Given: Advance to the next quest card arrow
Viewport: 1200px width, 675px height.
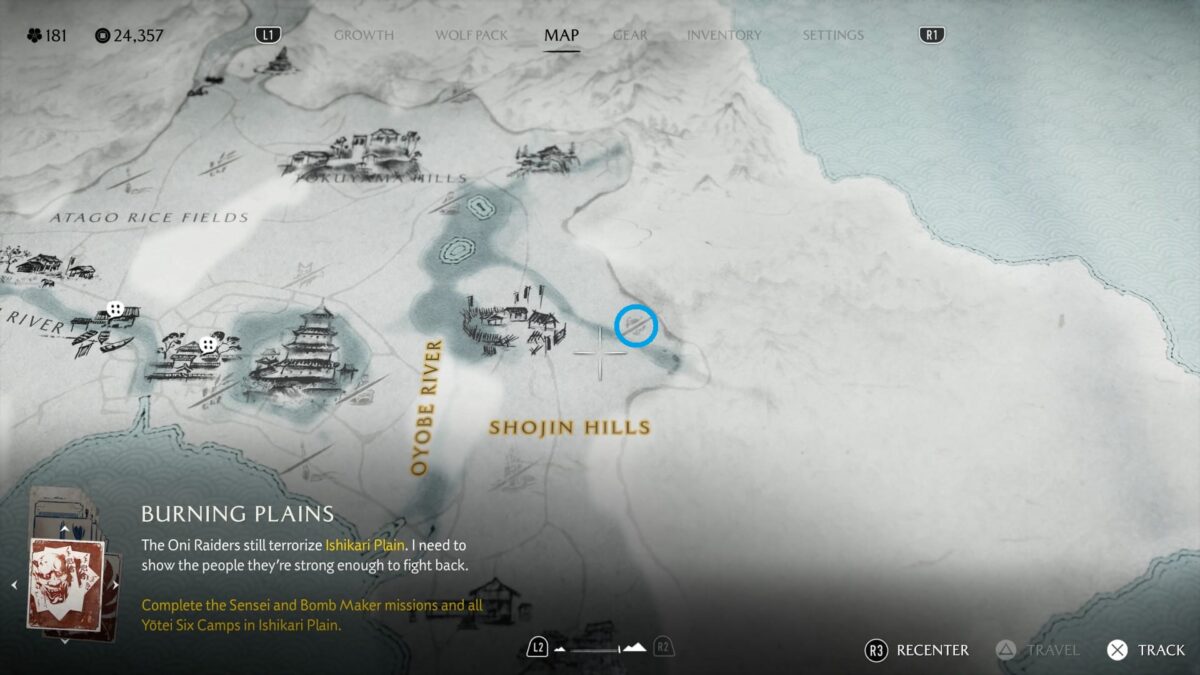Looking at the screenshot, I should 116,585.
